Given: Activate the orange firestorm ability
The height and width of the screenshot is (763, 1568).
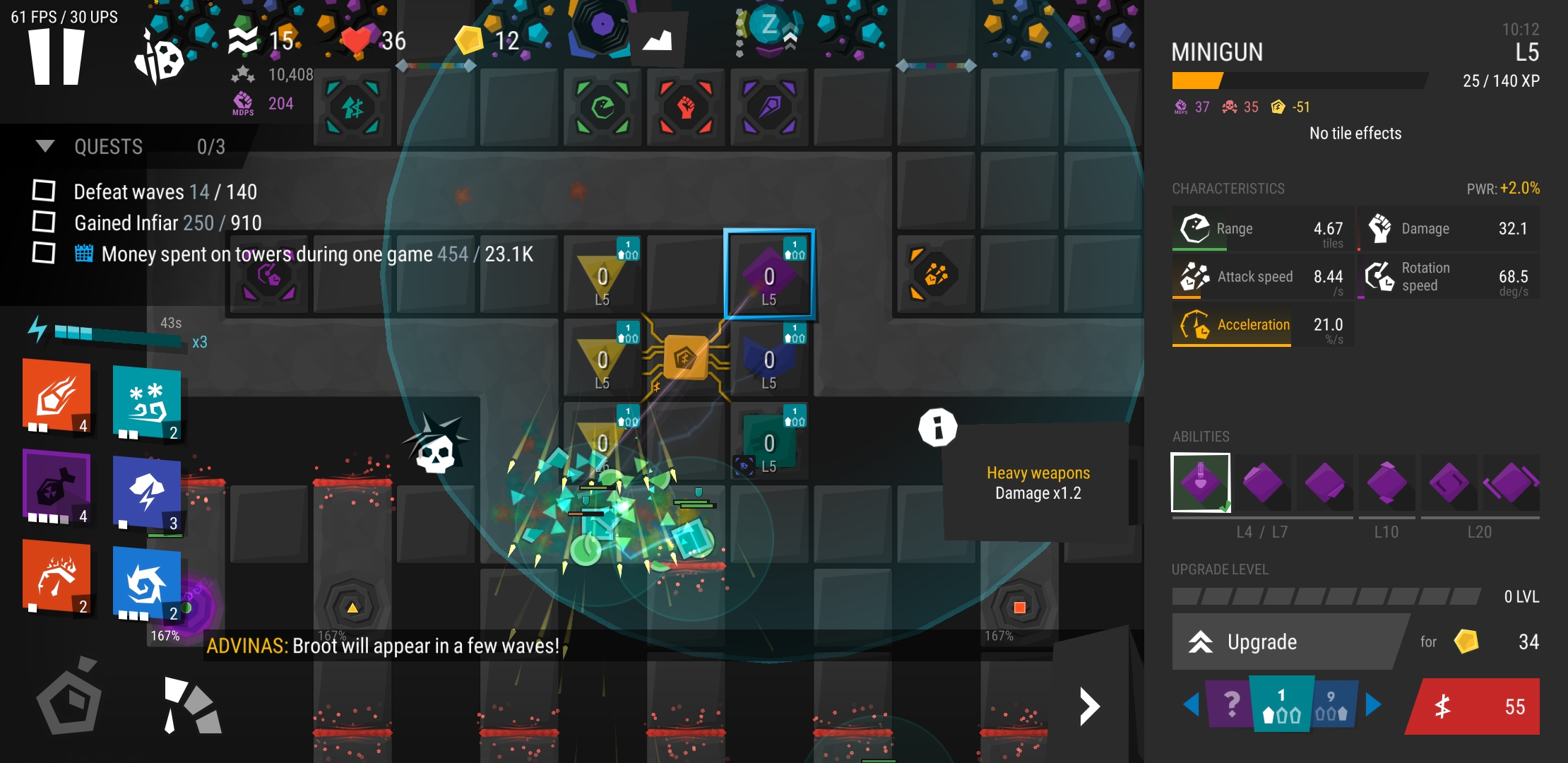Looking at the screenshot, I should coord(57,576).
